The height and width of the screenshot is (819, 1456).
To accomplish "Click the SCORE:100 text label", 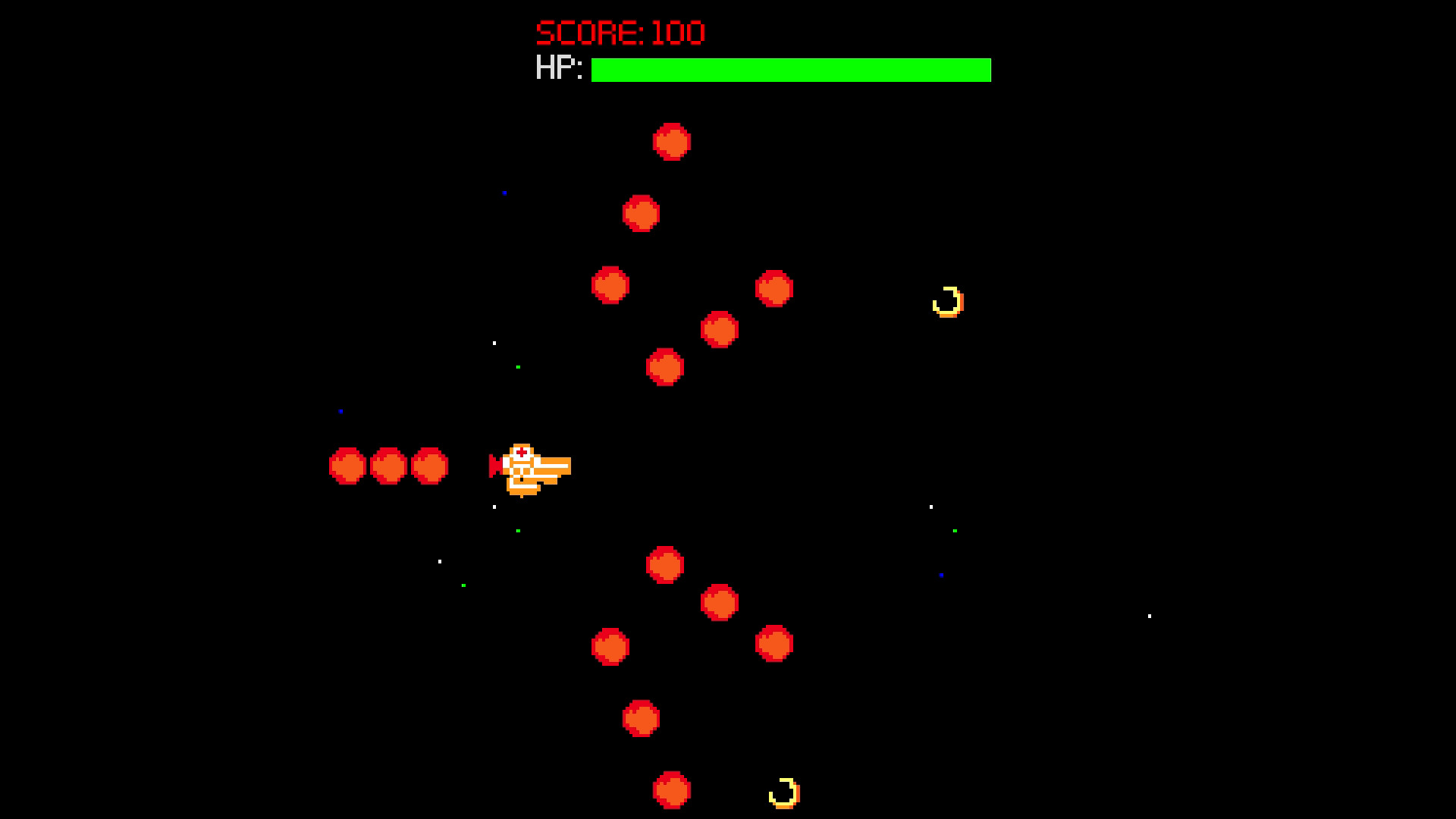I will [618, 32].
